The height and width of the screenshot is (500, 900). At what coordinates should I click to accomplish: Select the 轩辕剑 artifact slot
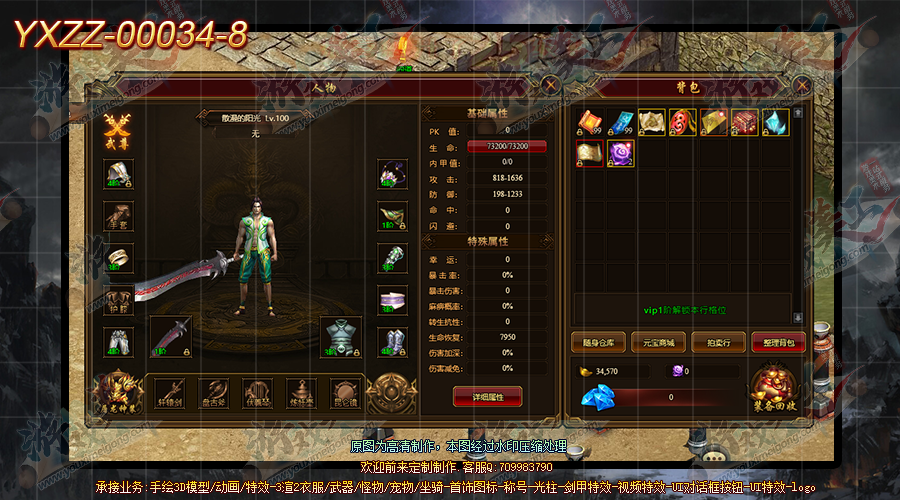pyautogui.click(x=169, y=392)
